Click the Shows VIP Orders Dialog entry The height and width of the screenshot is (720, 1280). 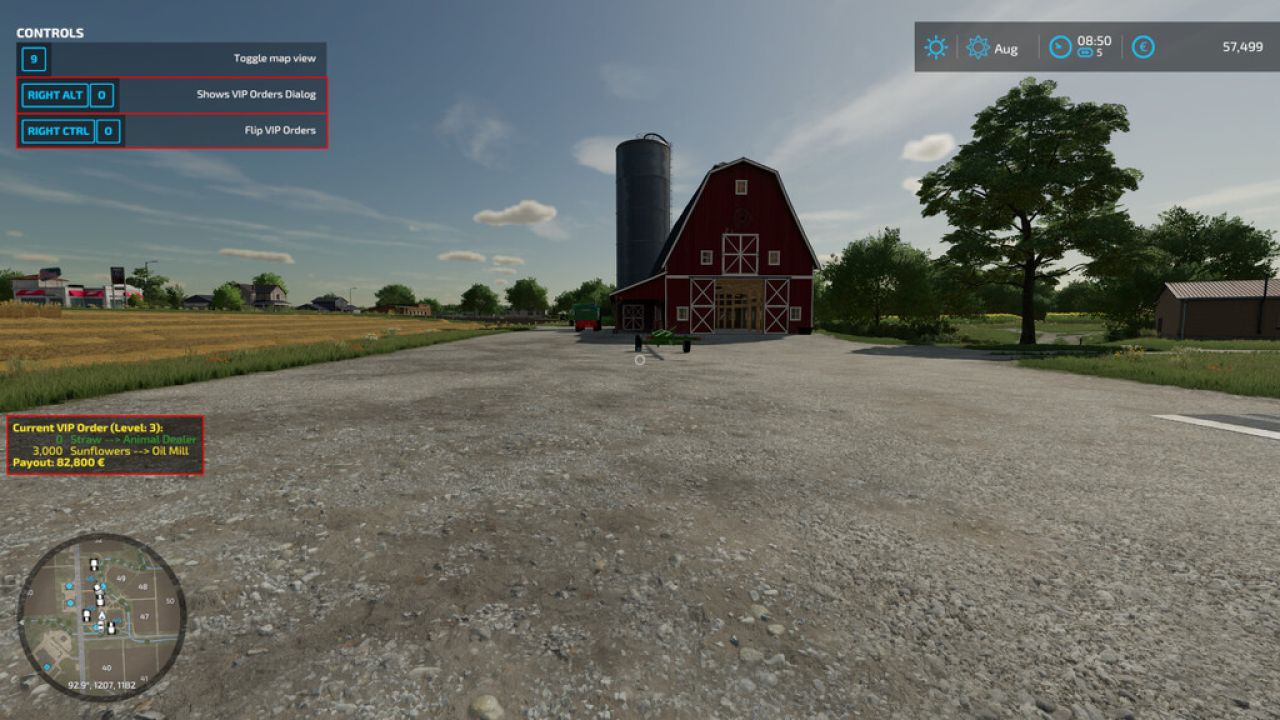point(258,93)
